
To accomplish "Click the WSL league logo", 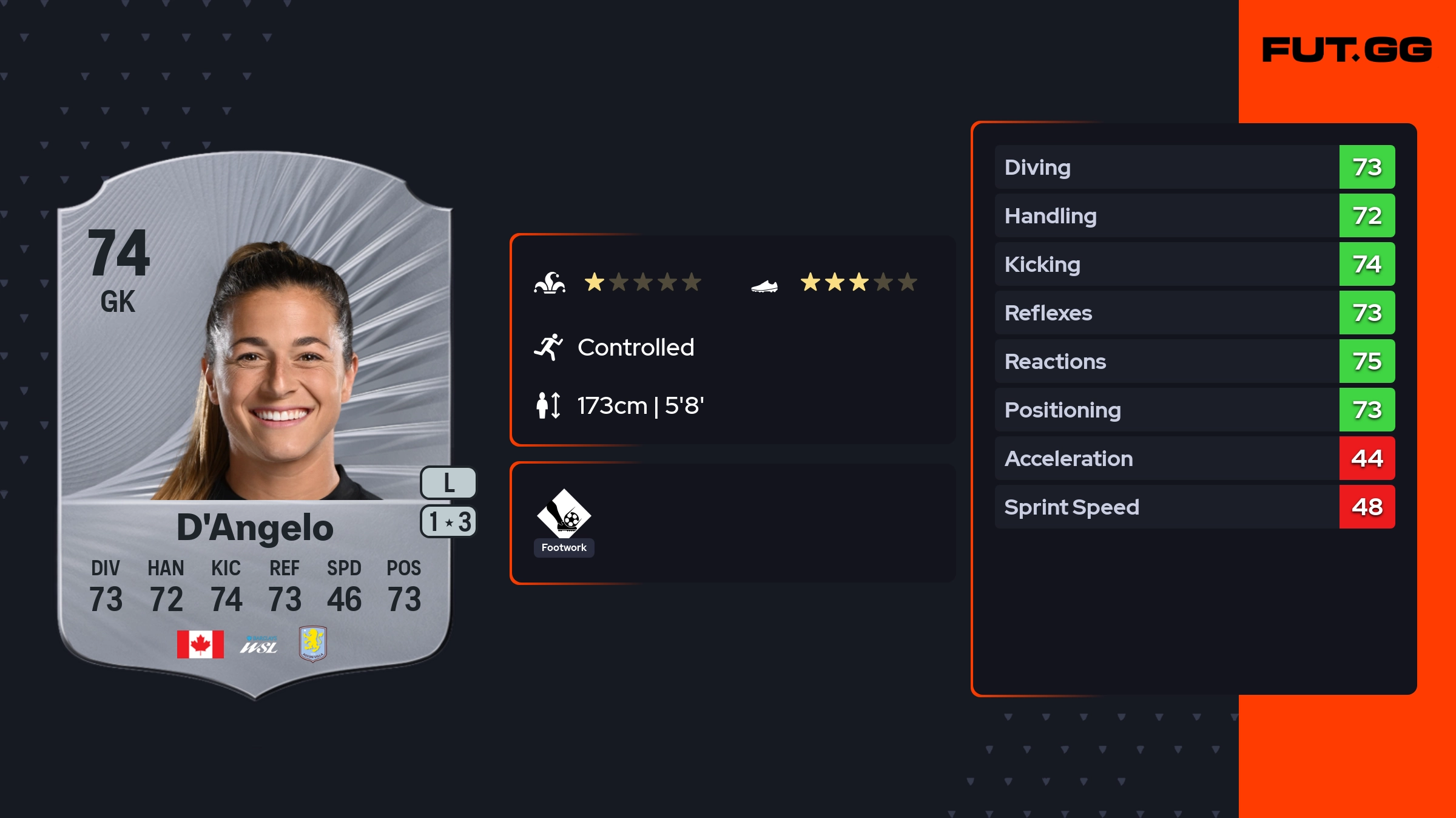I will pyautogui.click(x=259, y=645).
